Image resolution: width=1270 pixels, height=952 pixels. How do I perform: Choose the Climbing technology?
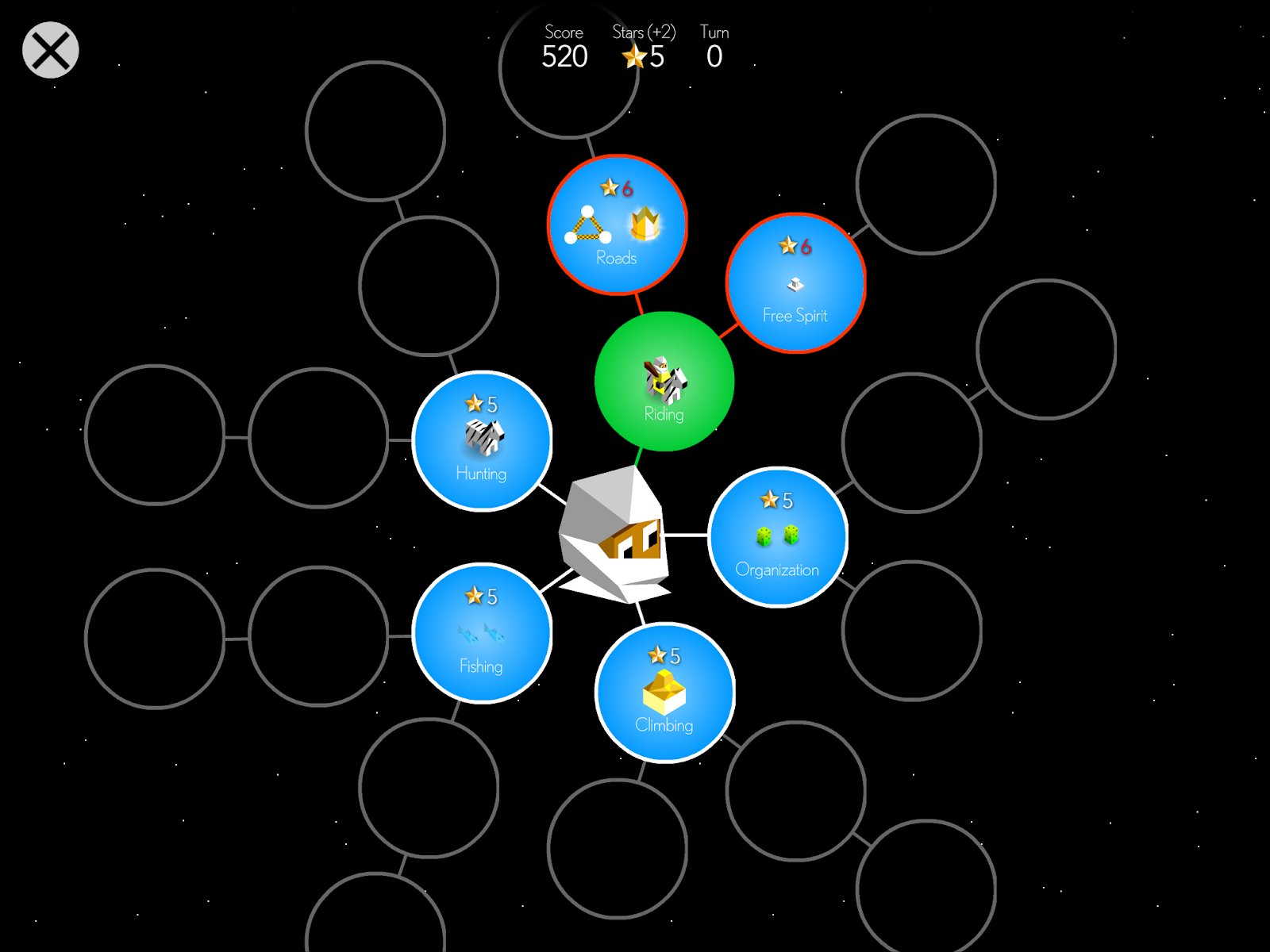[x=664, y=693]
